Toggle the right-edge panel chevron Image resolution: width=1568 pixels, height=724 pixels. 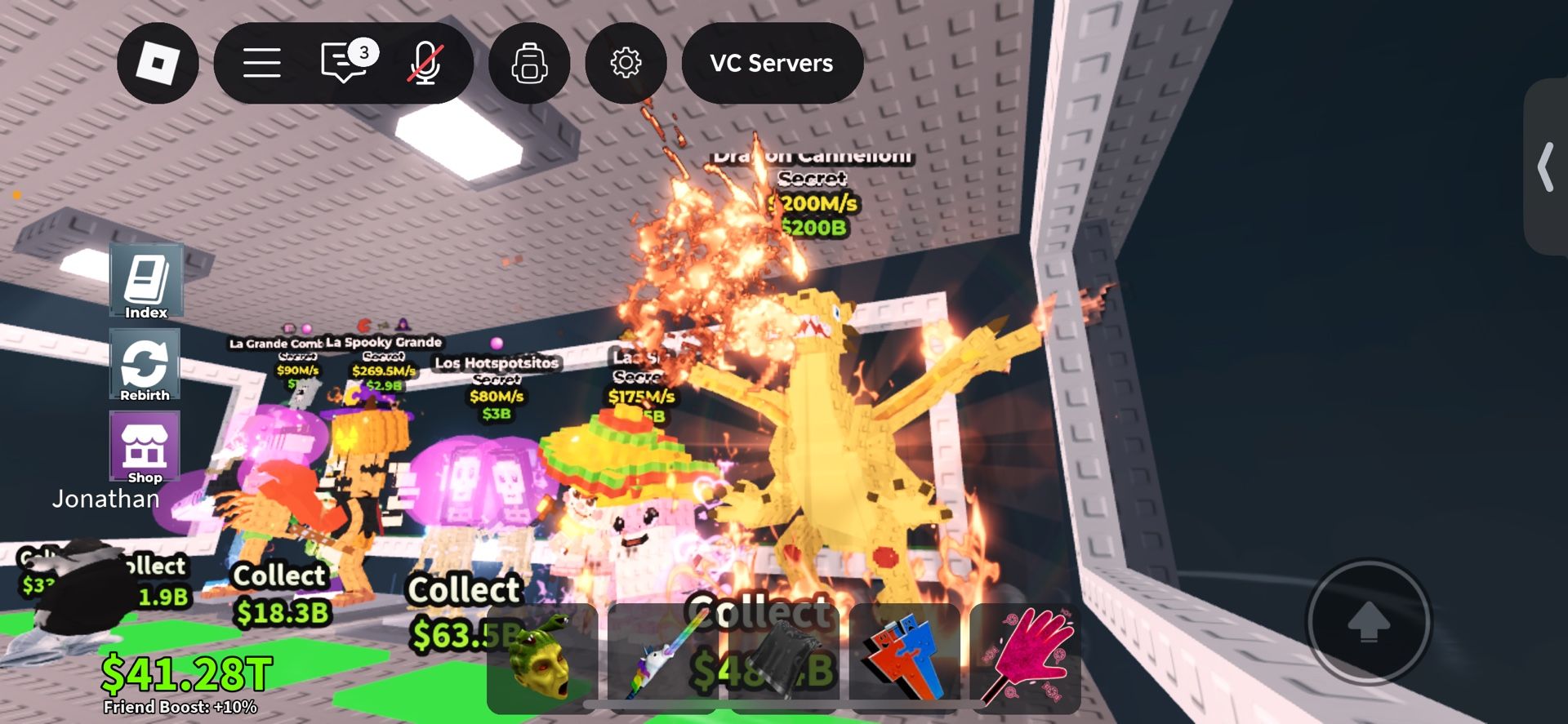coord(1546,169)
